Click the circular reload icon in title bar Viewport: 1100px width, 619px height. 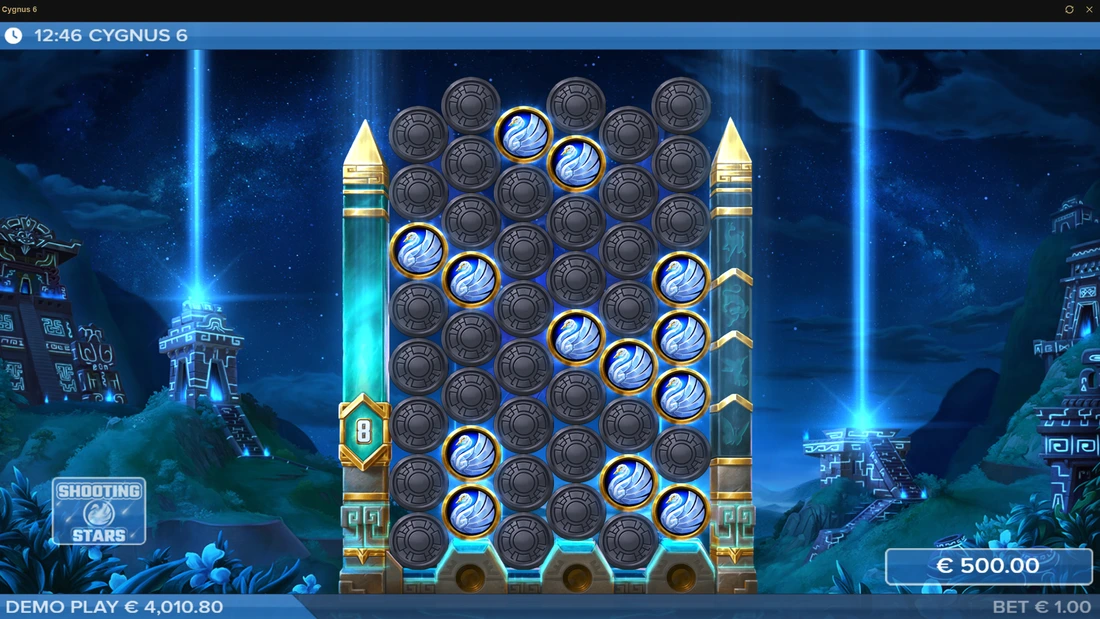coord(1069,10)
